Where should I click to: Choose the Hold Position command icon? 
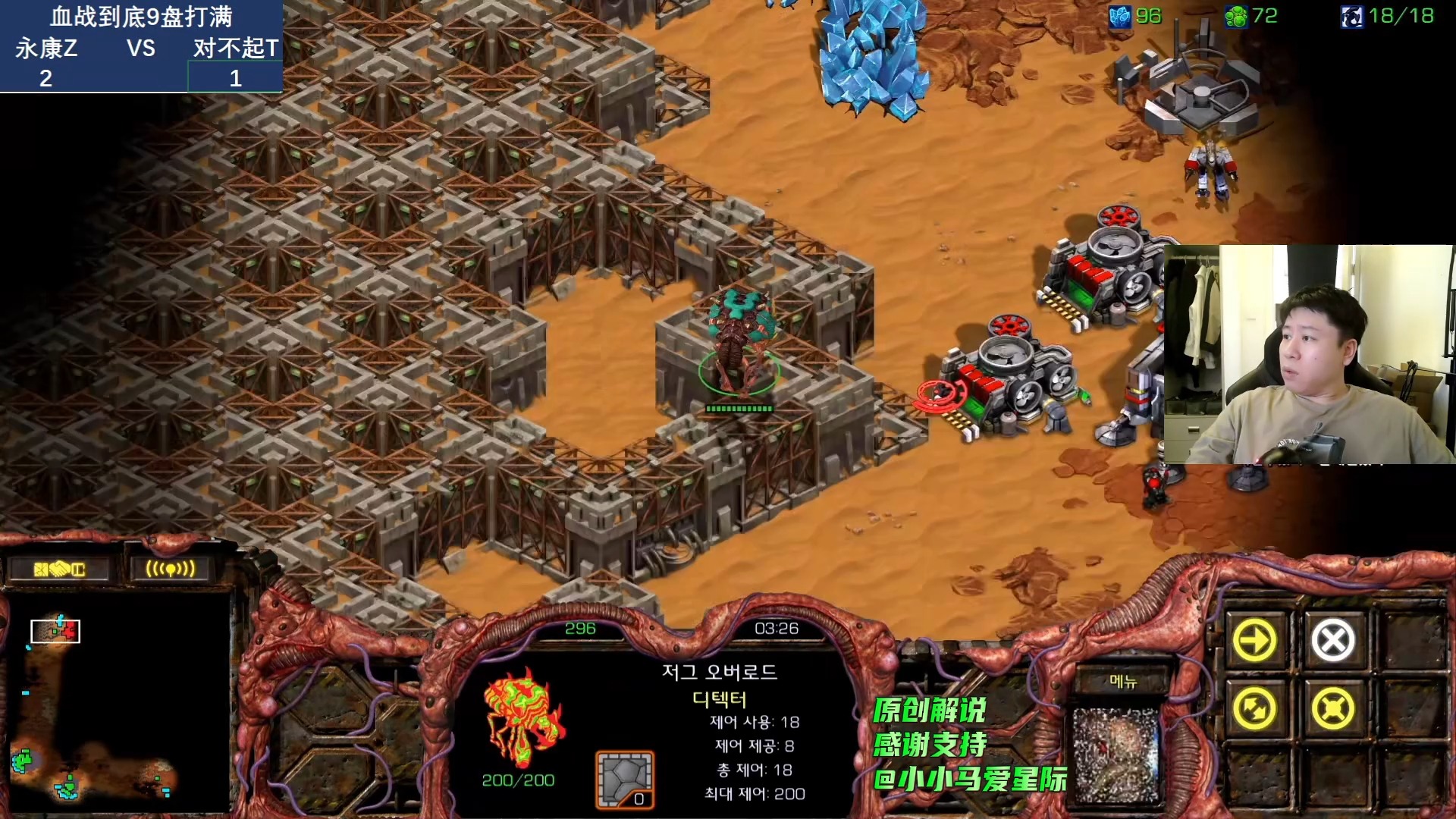coord(1332,709)
